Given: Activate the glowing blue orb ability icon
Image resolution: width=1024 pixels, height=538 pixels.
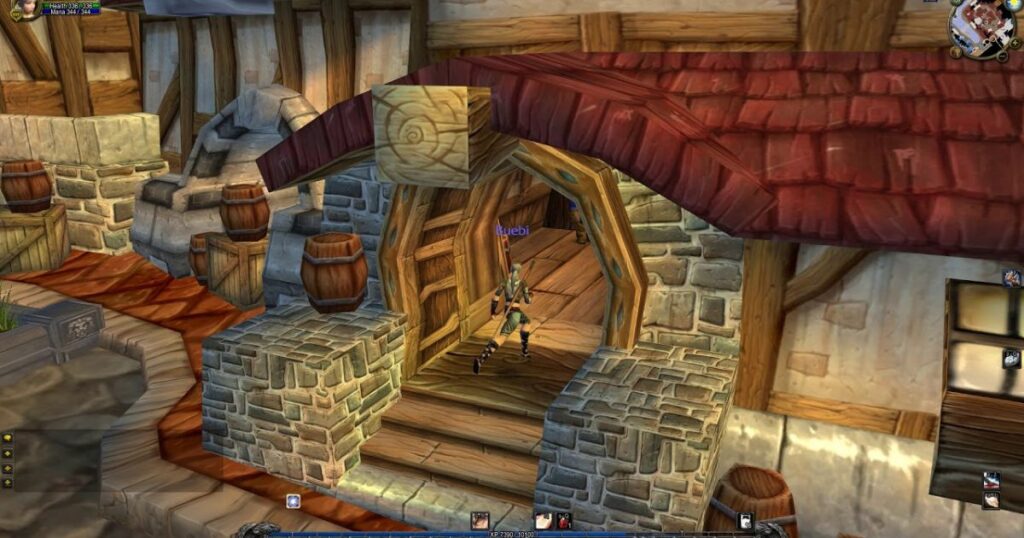Looking at the screenshot, I should click(x=294, y=501).
